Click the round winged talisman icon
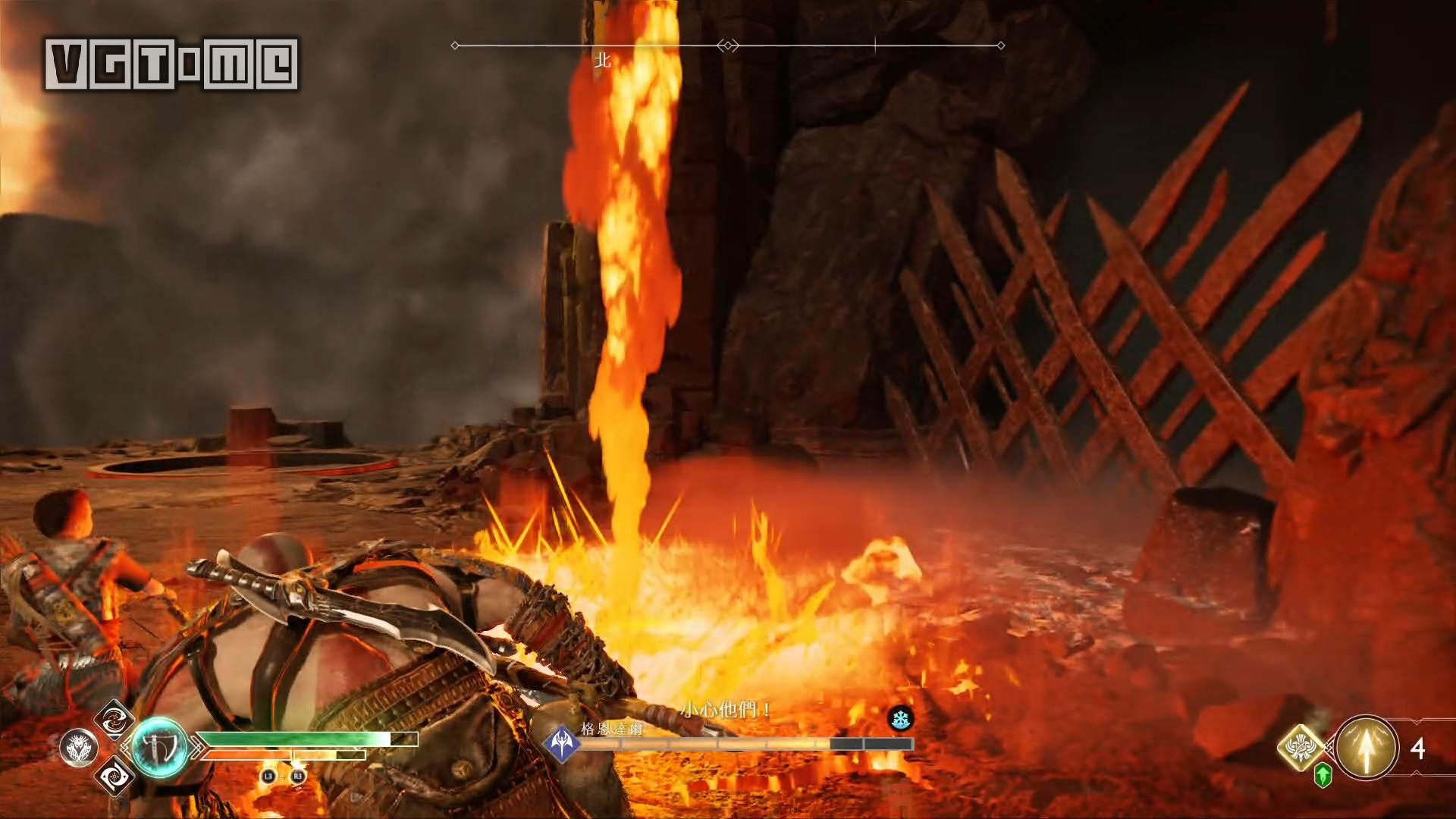This screenshot has width=1456, height=819. tap(79, 748)
